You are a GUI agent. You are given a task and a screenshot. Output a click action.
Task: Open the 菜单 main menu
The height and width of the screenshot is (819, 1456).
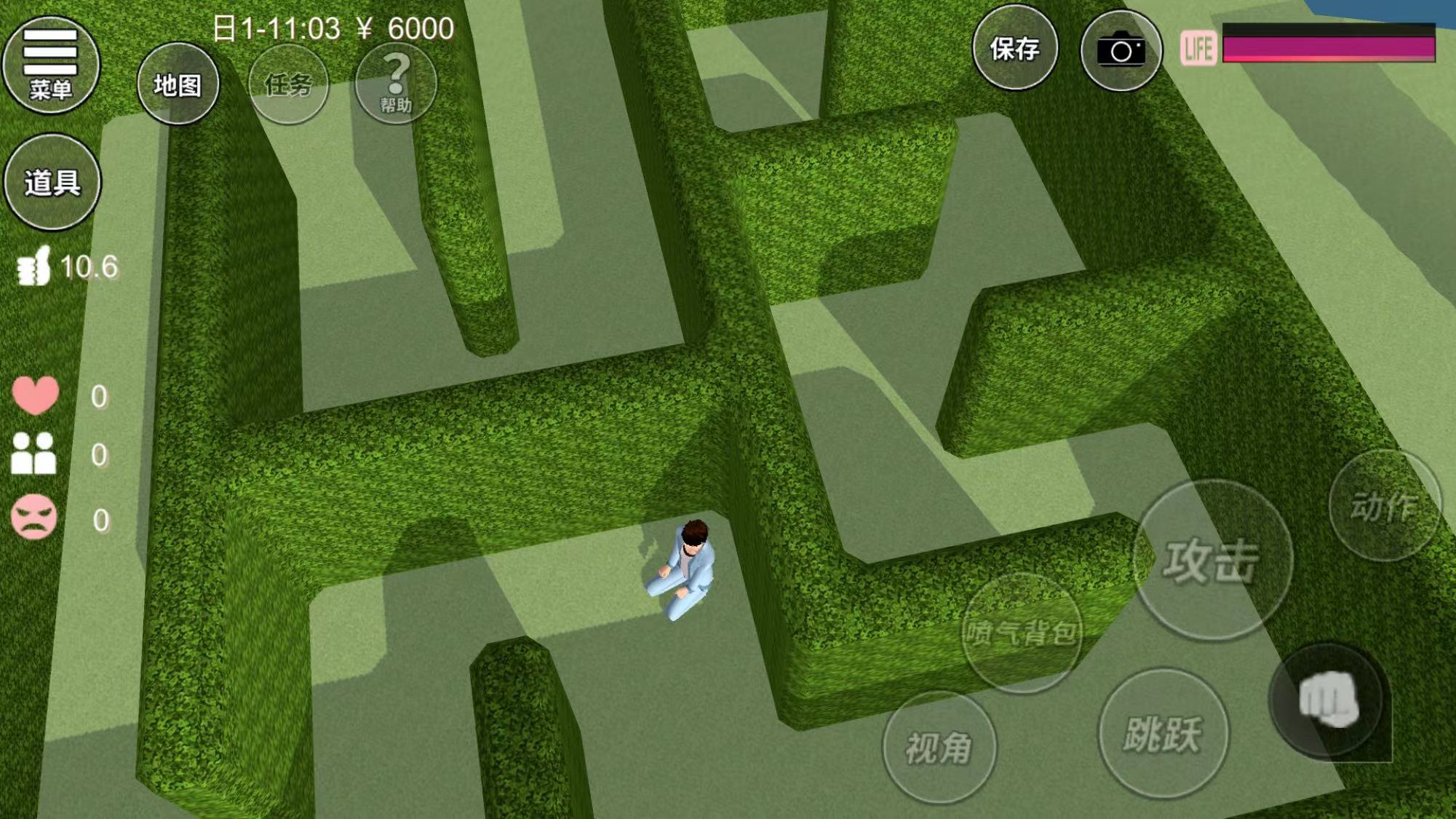pos(50,65)
